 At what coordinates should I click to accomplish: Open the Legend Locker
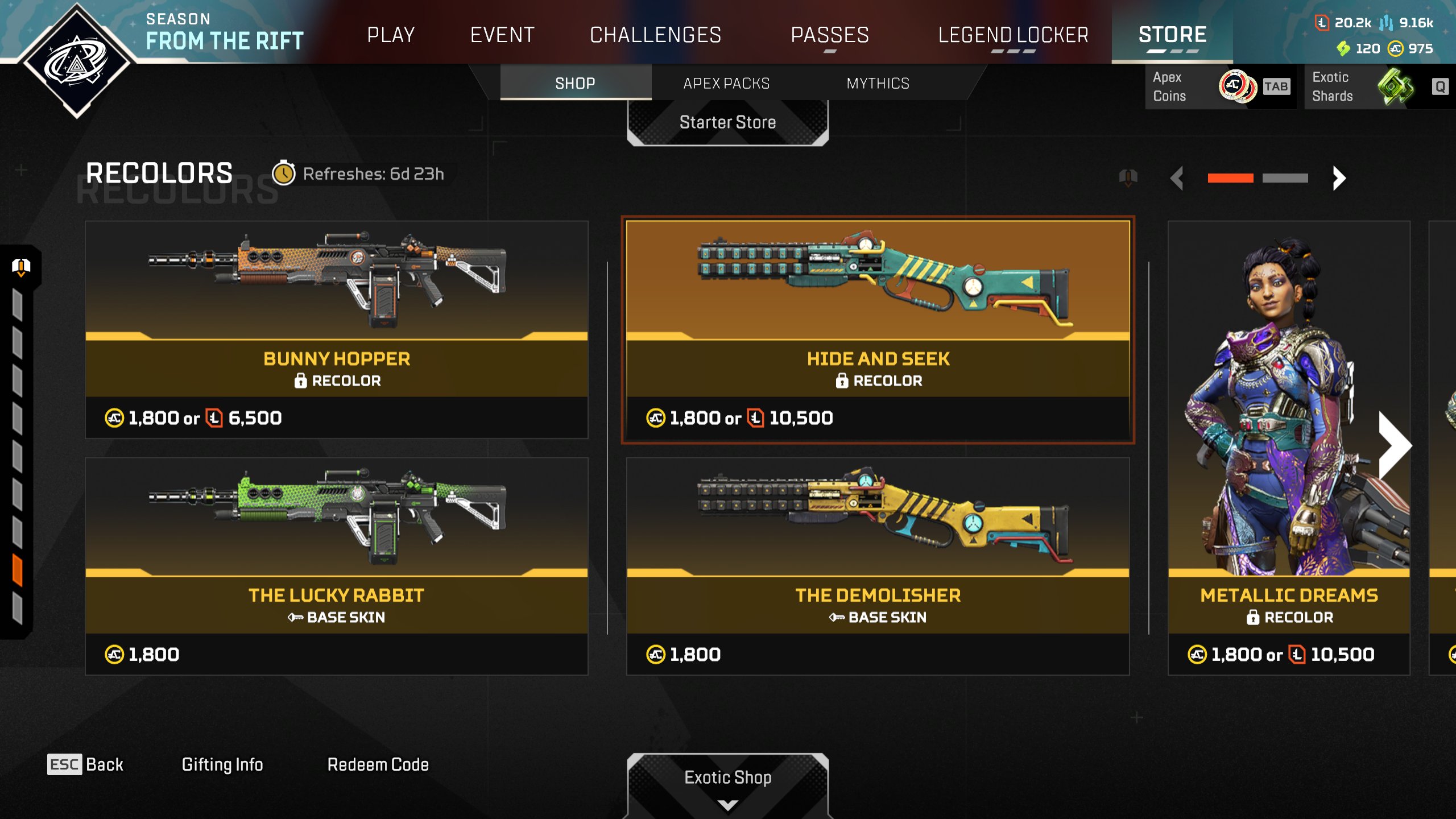click(1013, 35)
